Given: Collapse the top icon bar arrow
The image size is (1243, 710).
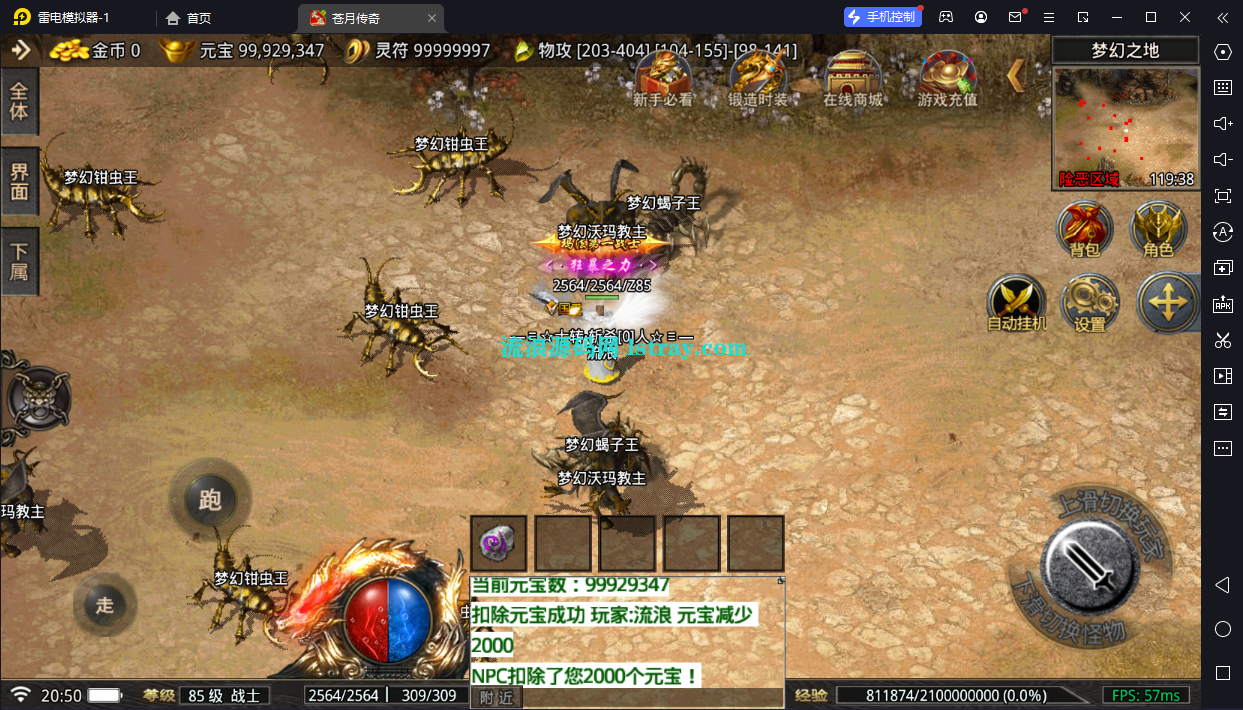Looking at the screenshot, I should pyautogui.click(x=1016, y=75).
